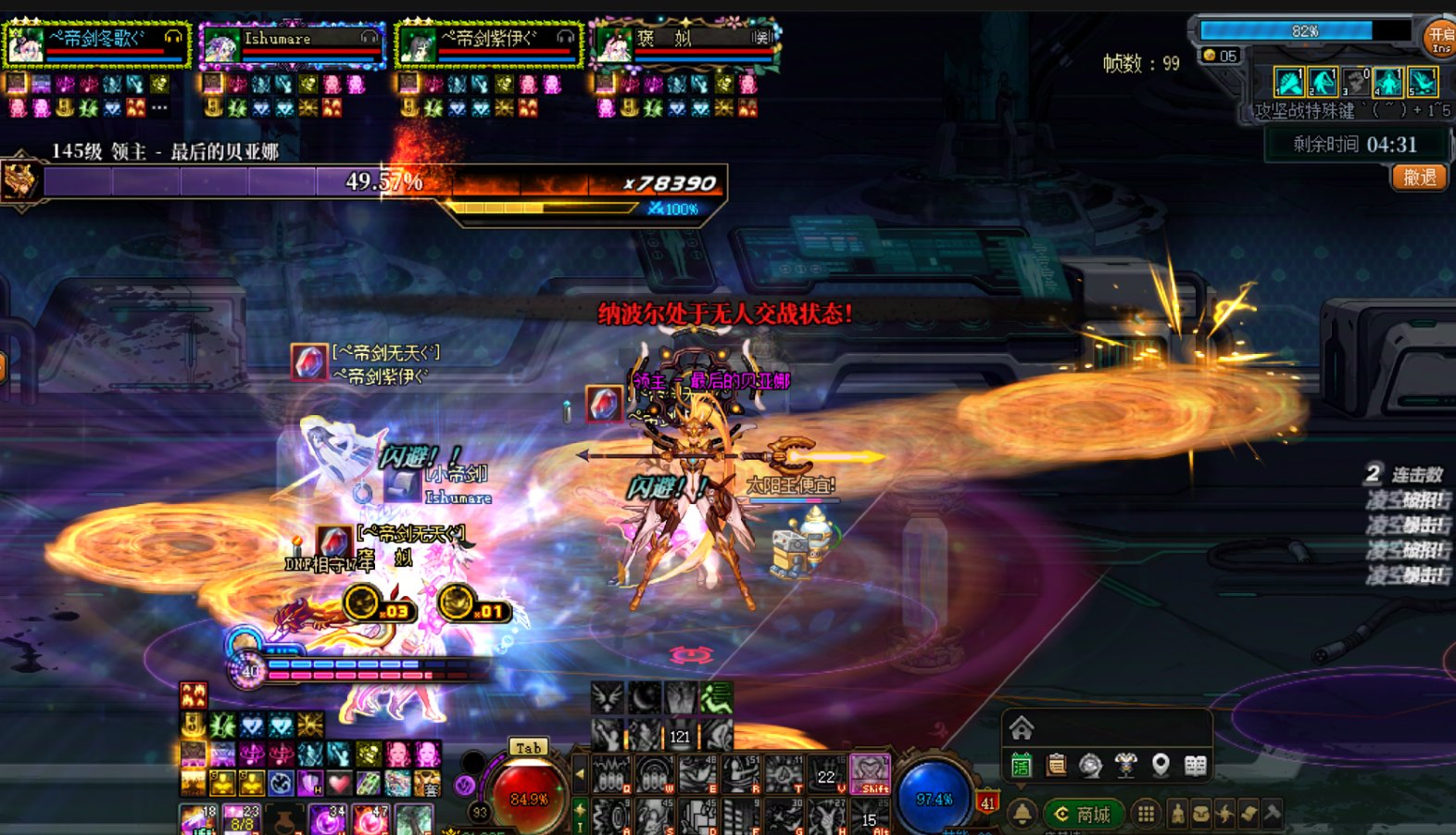Select the 帝剑冬歌 party member frame
This screenshot has height=835, width=1456.
pyautogui.click(x=96, y=44)
